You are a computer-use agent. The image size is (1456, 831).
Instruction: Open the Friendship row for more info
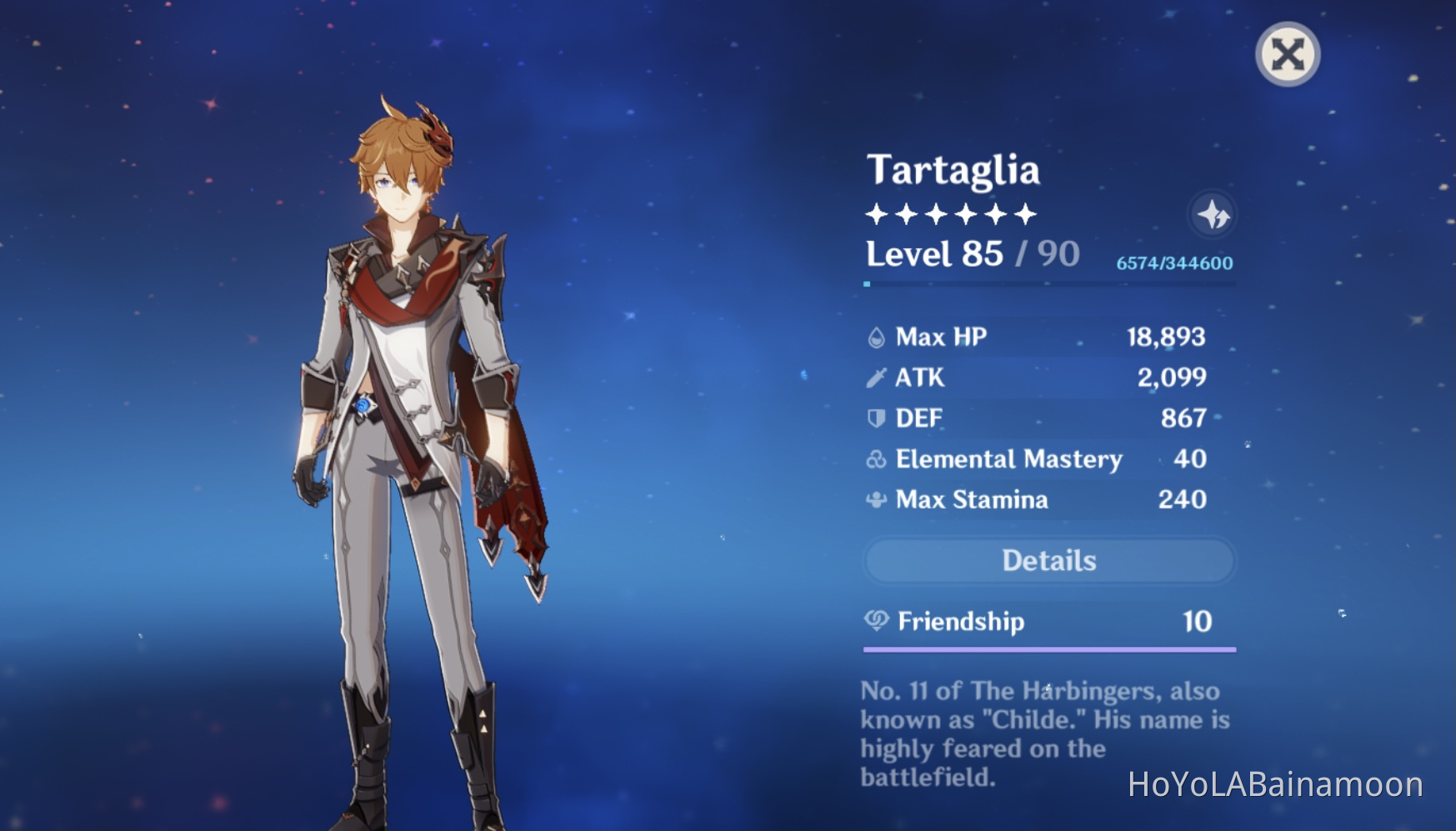[x=1048, y=621]
